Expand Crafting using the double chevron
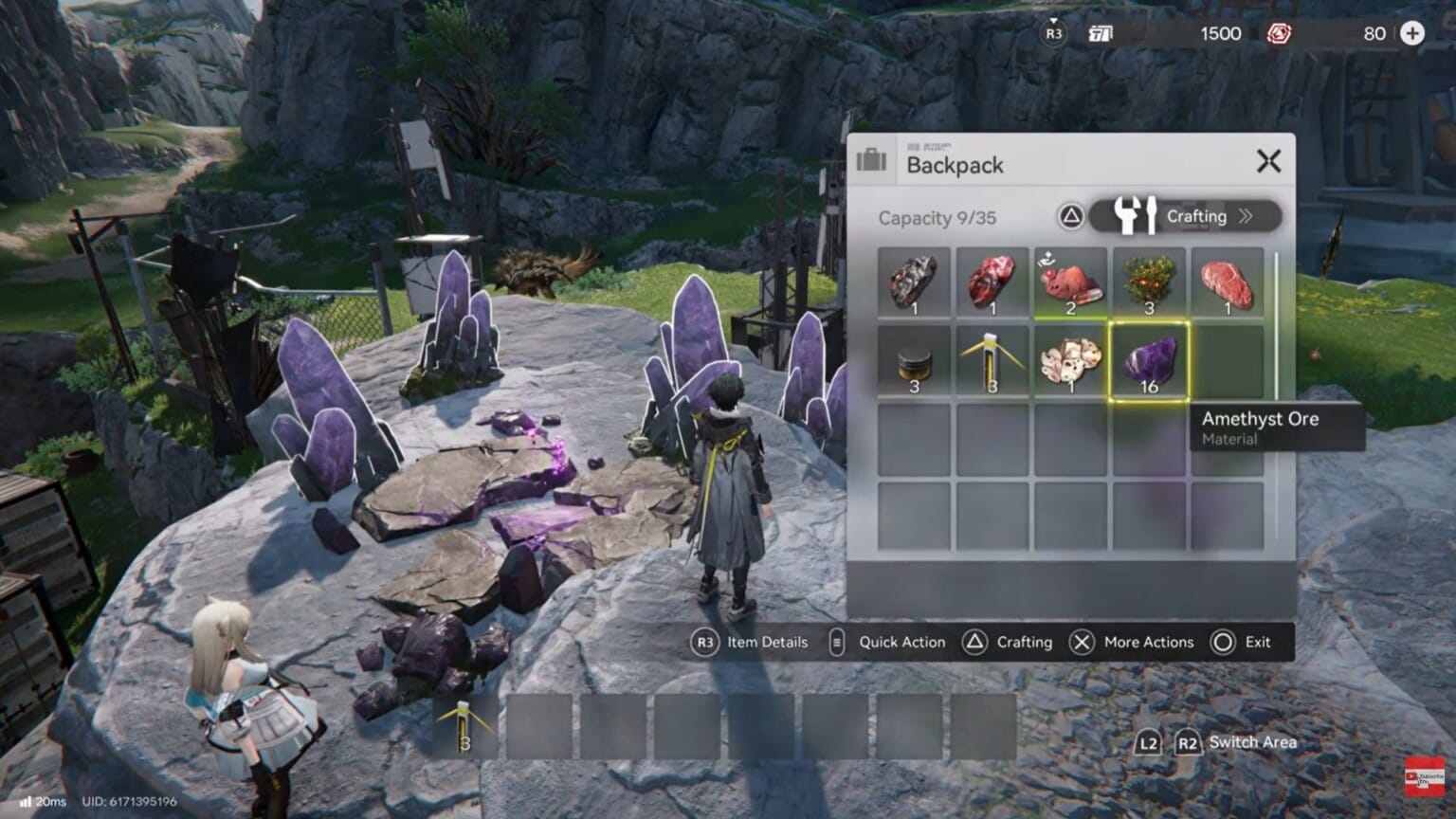This screenshot has height=819, width=1456. click(1247, 216)
